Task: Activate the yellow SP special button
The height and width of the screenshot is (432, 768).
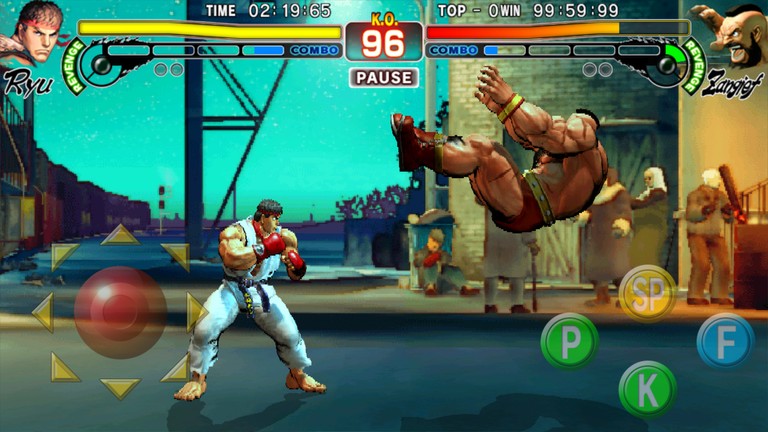Action: pos(647,293)
